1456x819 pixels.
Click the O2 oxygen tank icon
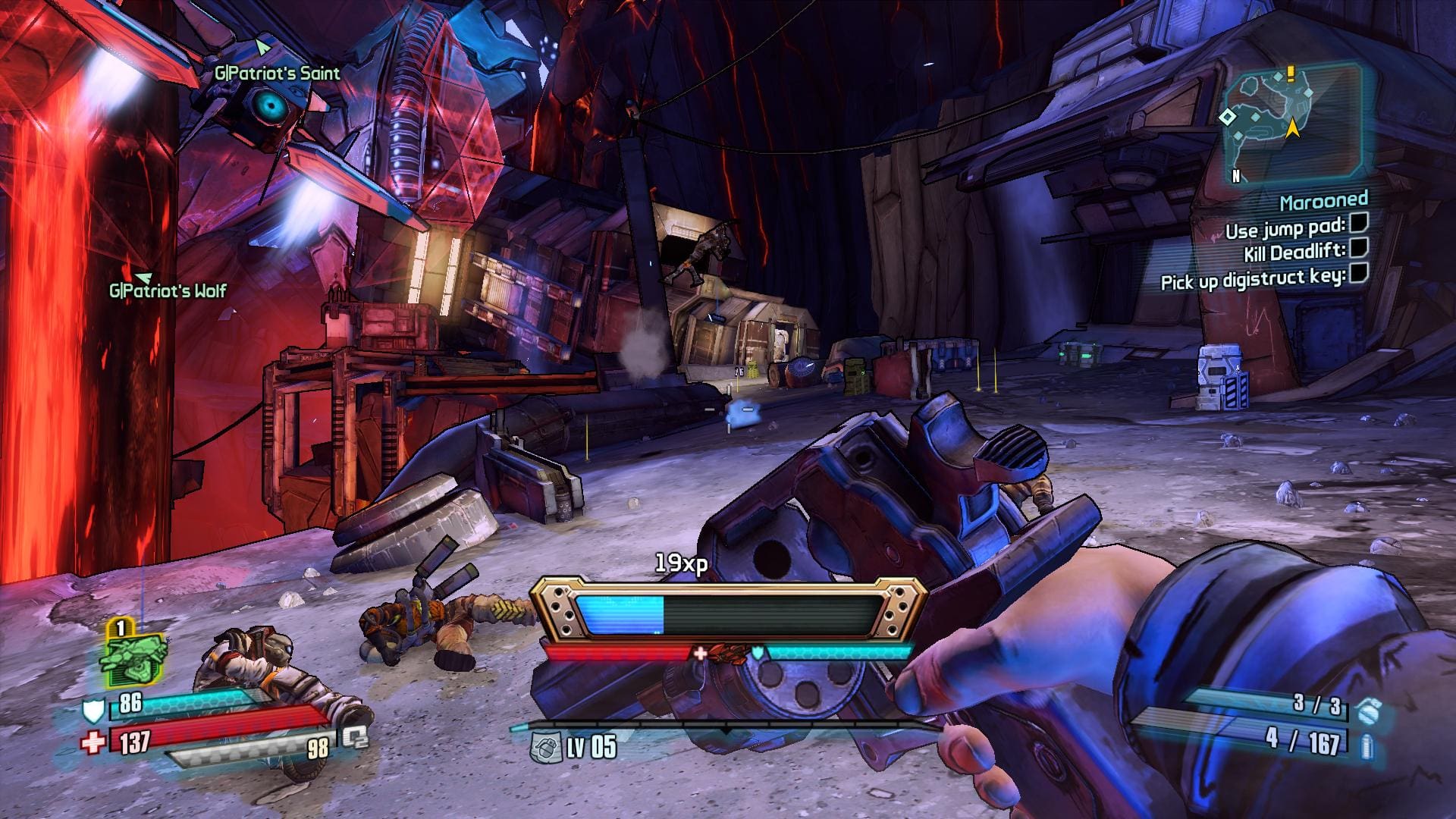coord(354,736)
